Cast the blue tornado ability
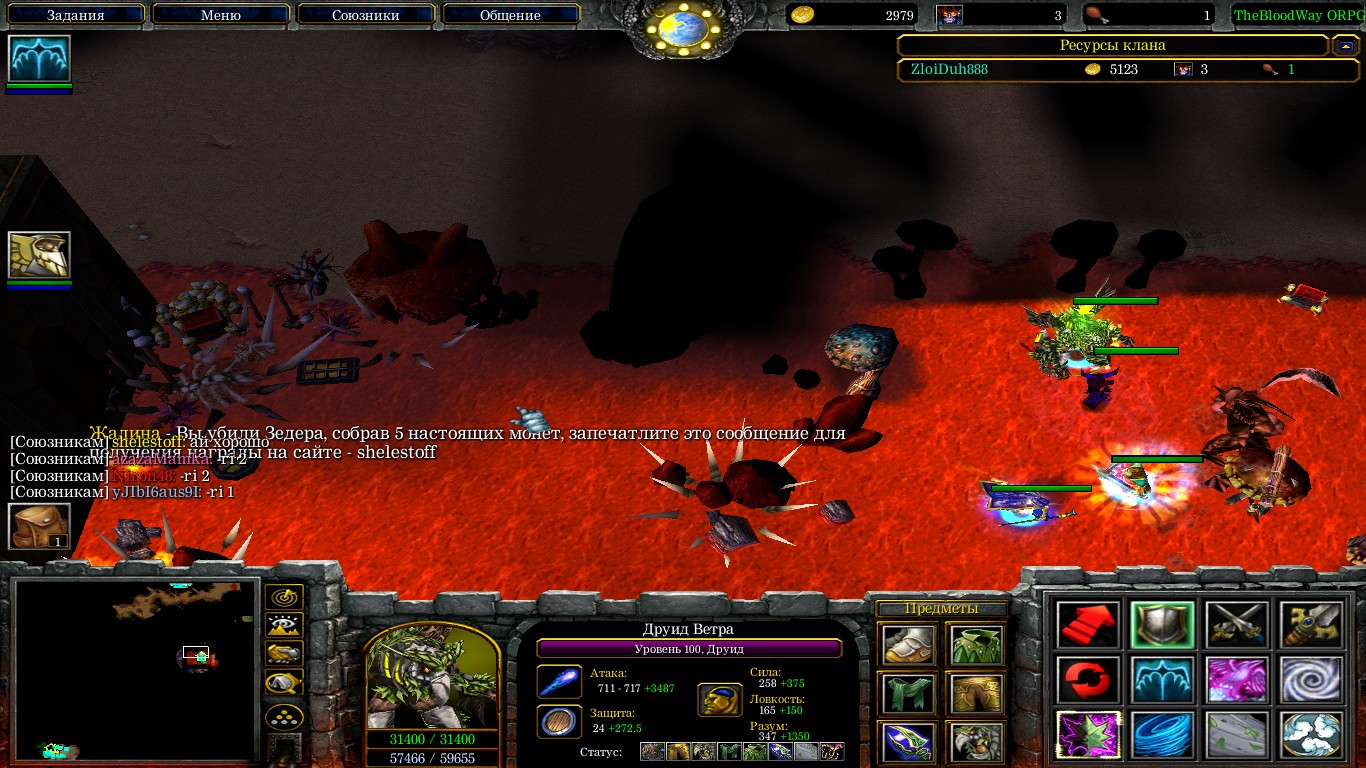The height and width of the screenshot is (768, 1366). tap(1162, 734)
